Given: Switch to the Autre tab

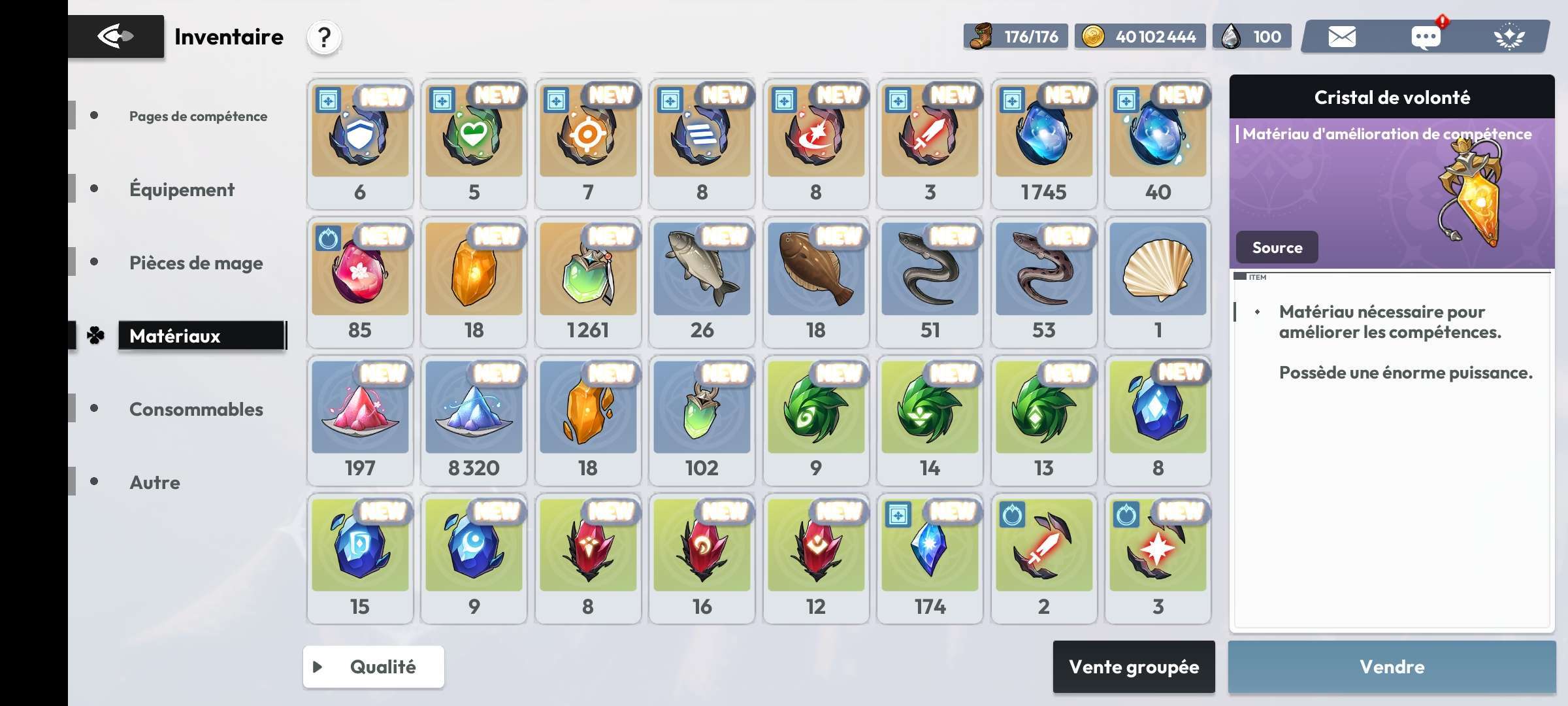Looking at the screenshot, I should click(x=155, y=482).
